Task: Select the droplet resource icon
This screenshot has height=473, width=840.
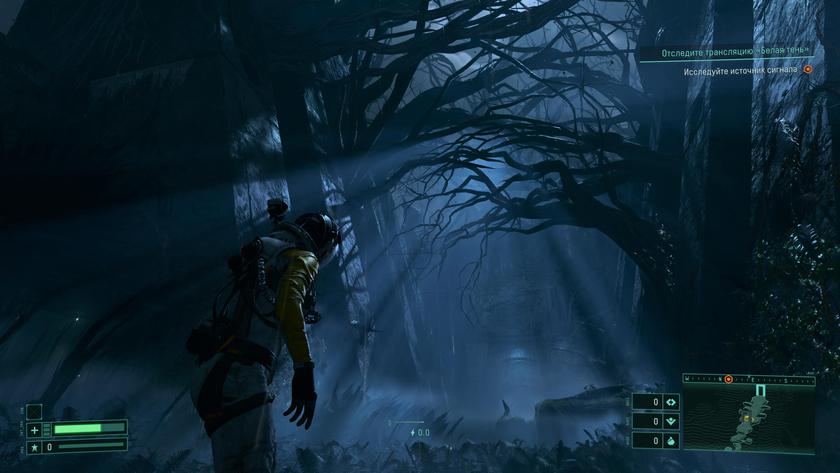Action: point(671,440)
